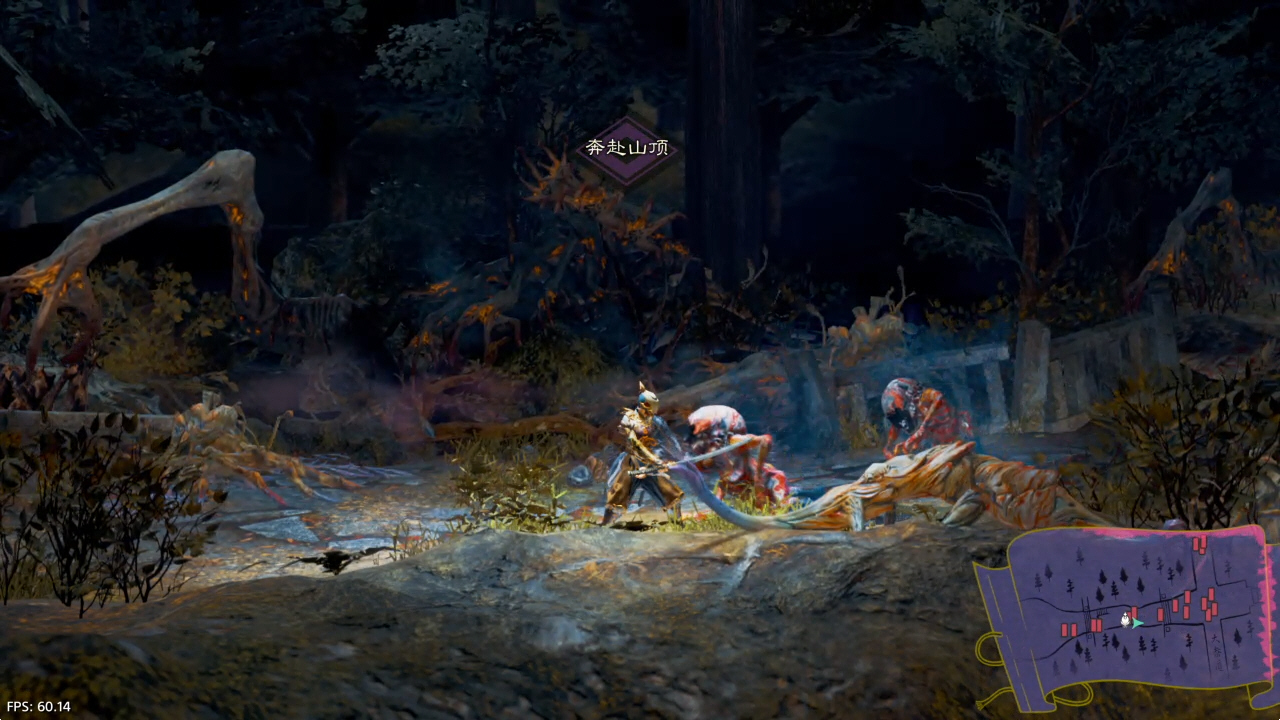Click the 奔赴山顶 objective marker
Viewport: 1280px width, 720px height.
click(627, 149)
